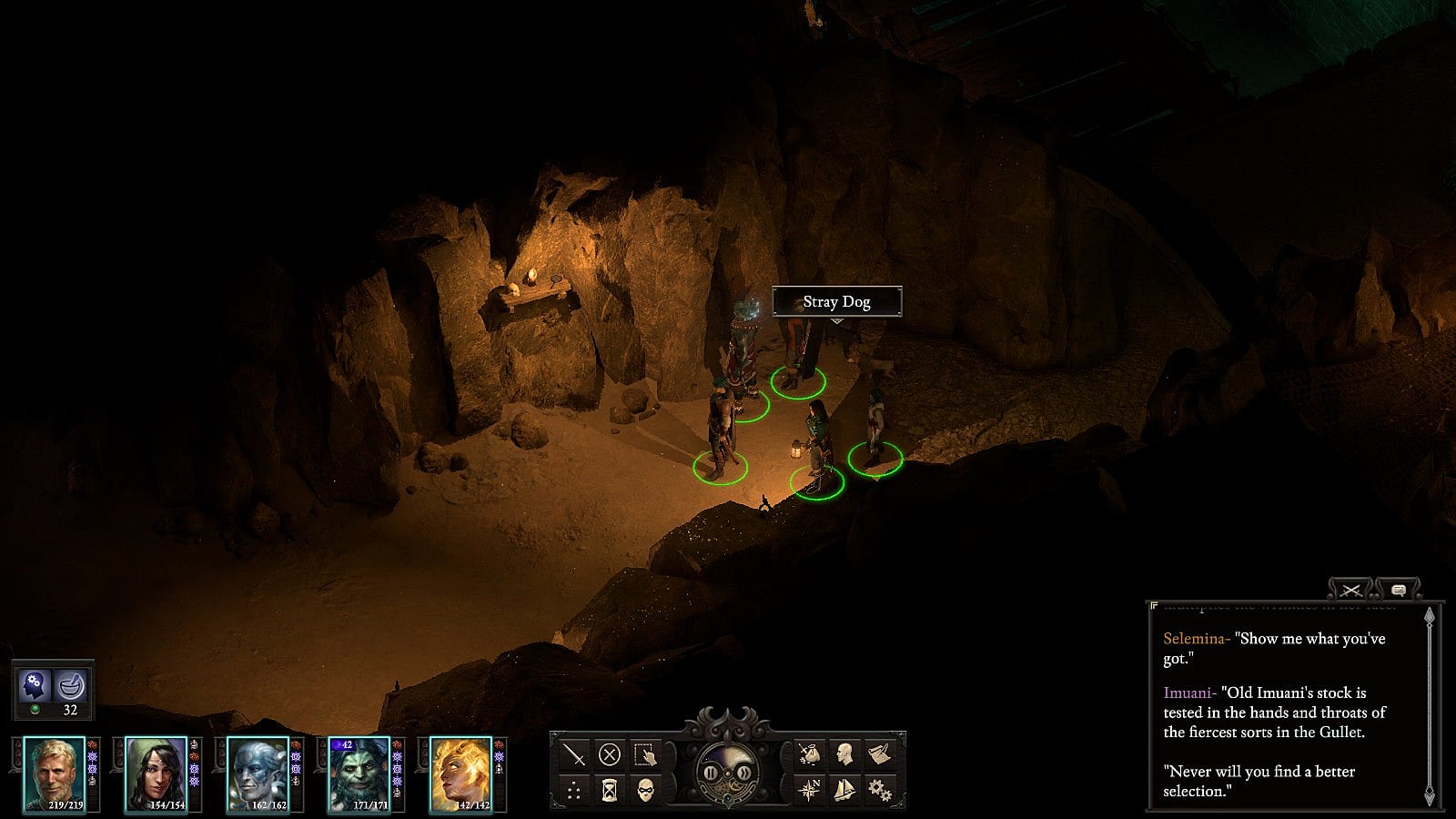Open the options menu gears icon
The width and height of the screenshot is (1456, 819).
(x=879, y=790)
